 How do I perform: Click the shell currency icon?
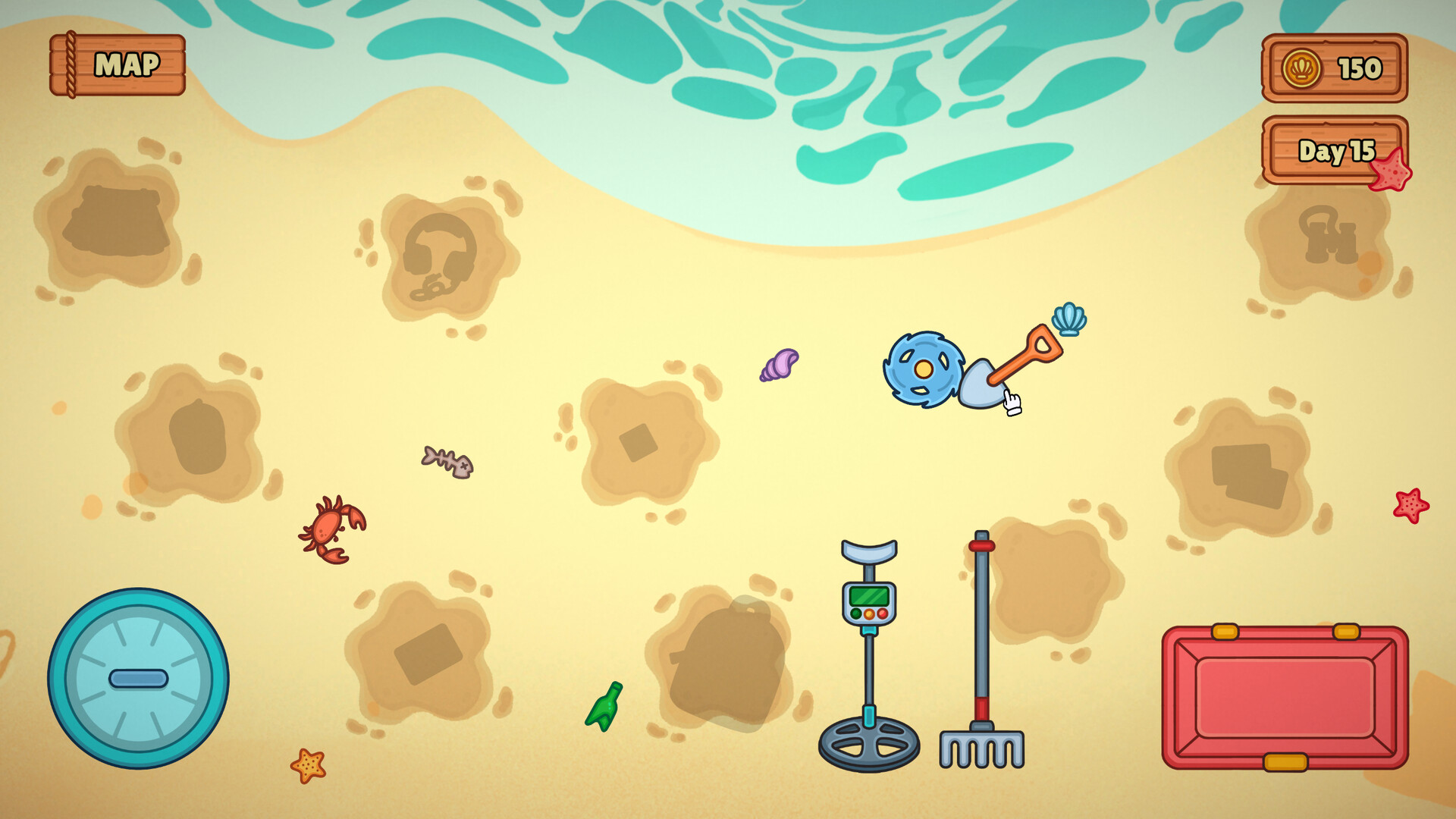[x=1303, y=69]
